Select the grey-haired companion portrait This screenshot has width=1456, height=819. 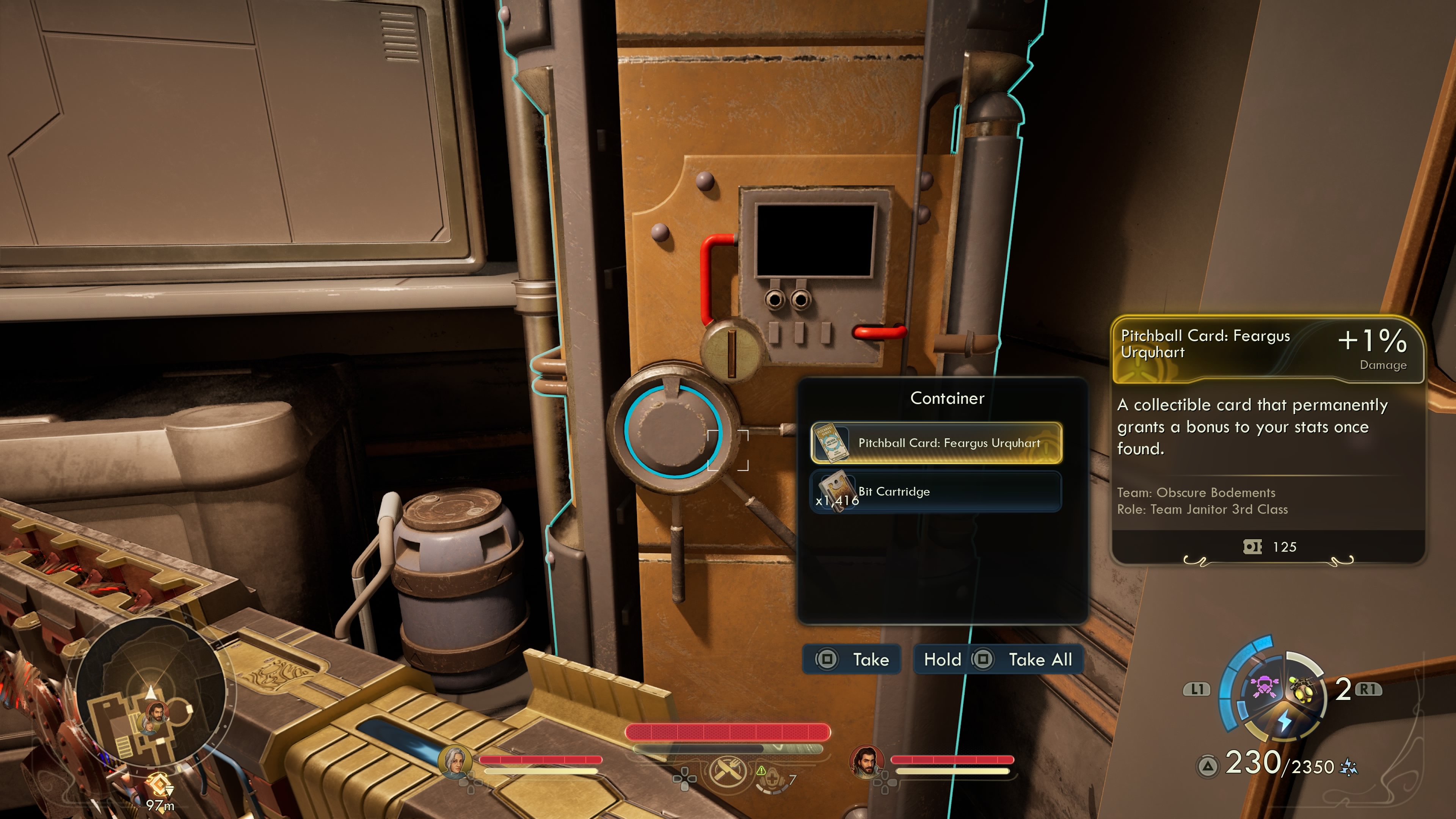(455, 761)
